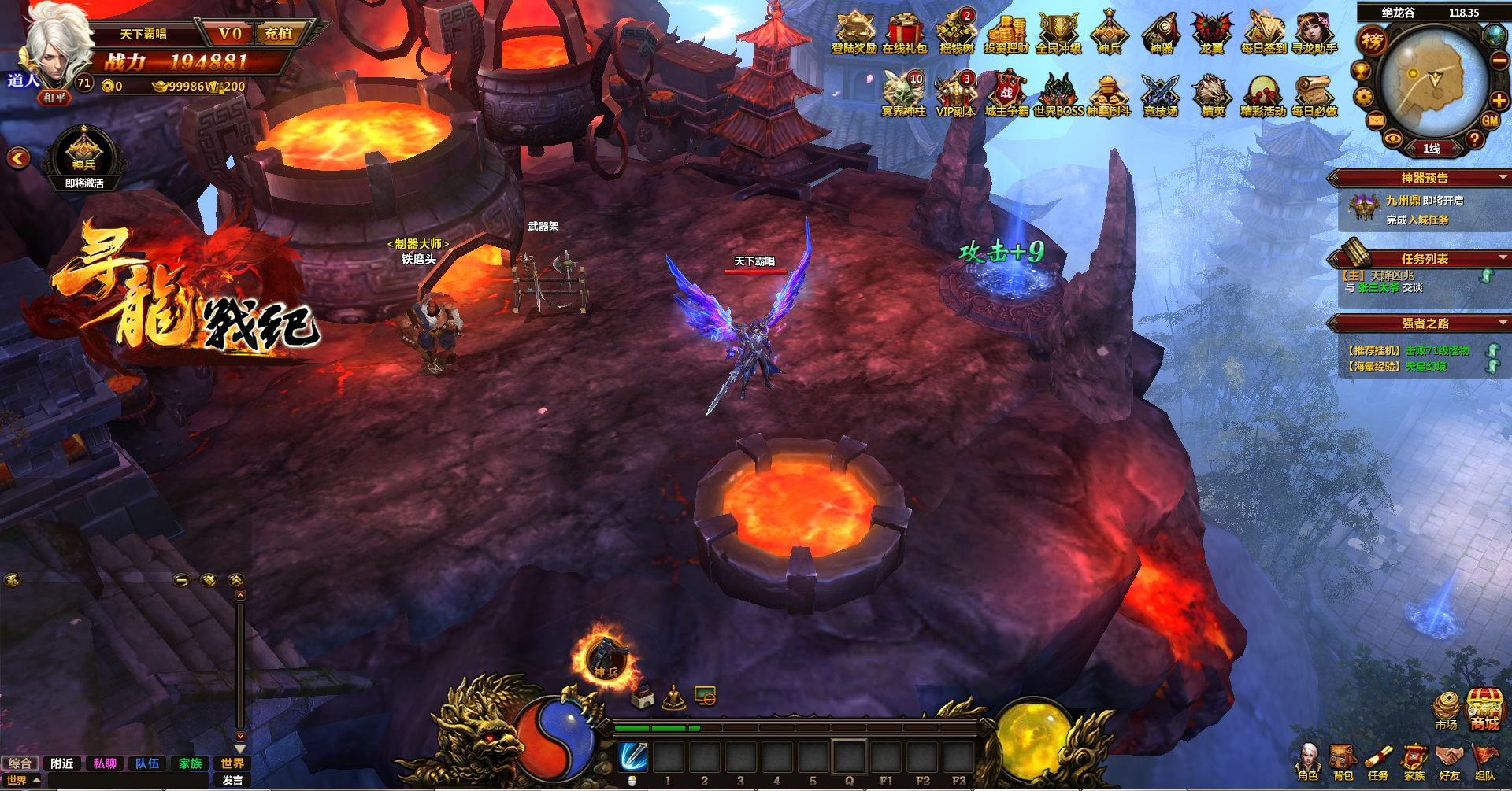Open the 每日签到 daily sign-in

1263,31
